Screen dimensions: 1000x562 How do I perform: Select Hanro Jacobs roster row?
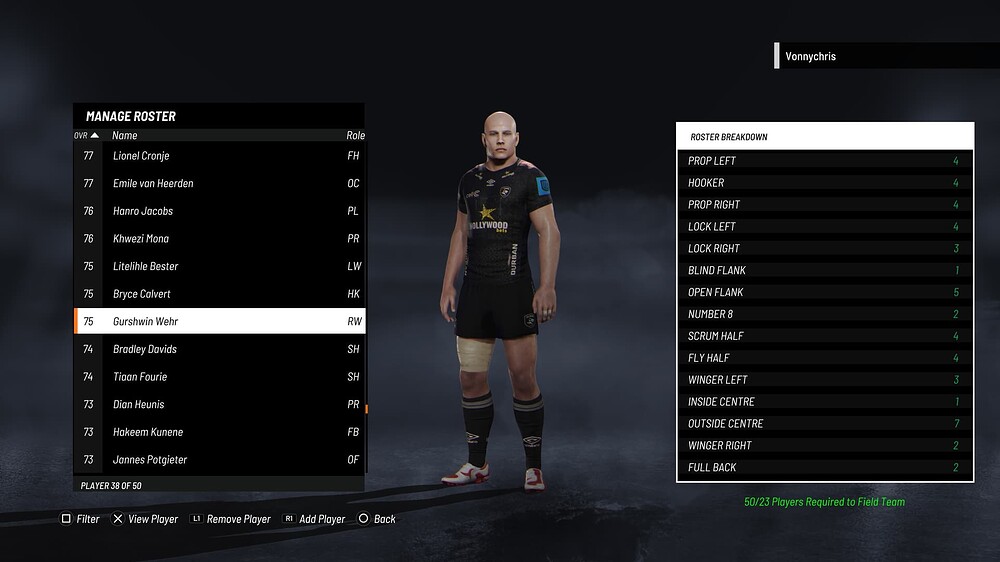tap(218, 211)
